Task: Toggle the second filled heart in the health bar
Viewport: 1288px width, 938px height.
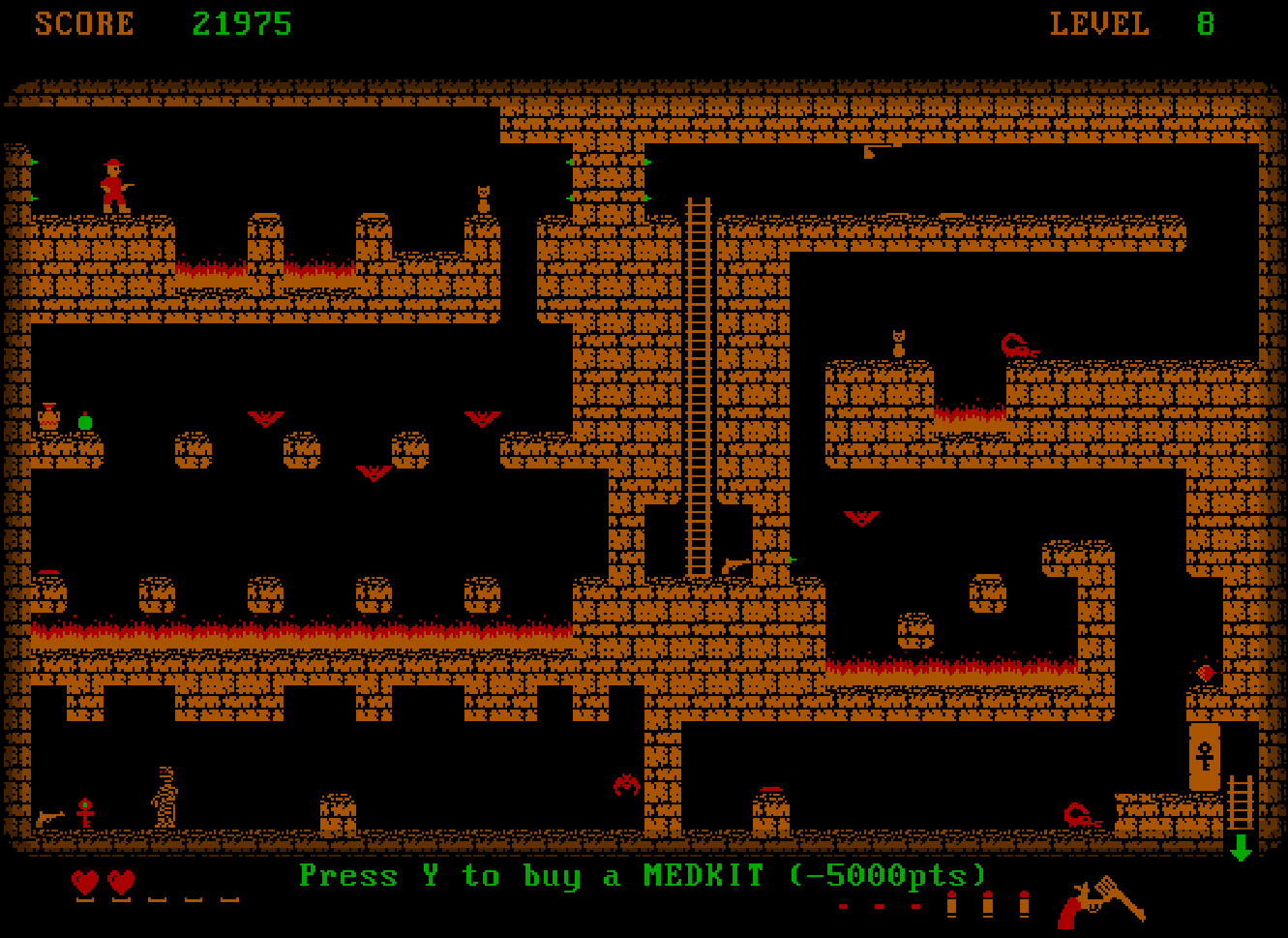Action: click(120, 884)
